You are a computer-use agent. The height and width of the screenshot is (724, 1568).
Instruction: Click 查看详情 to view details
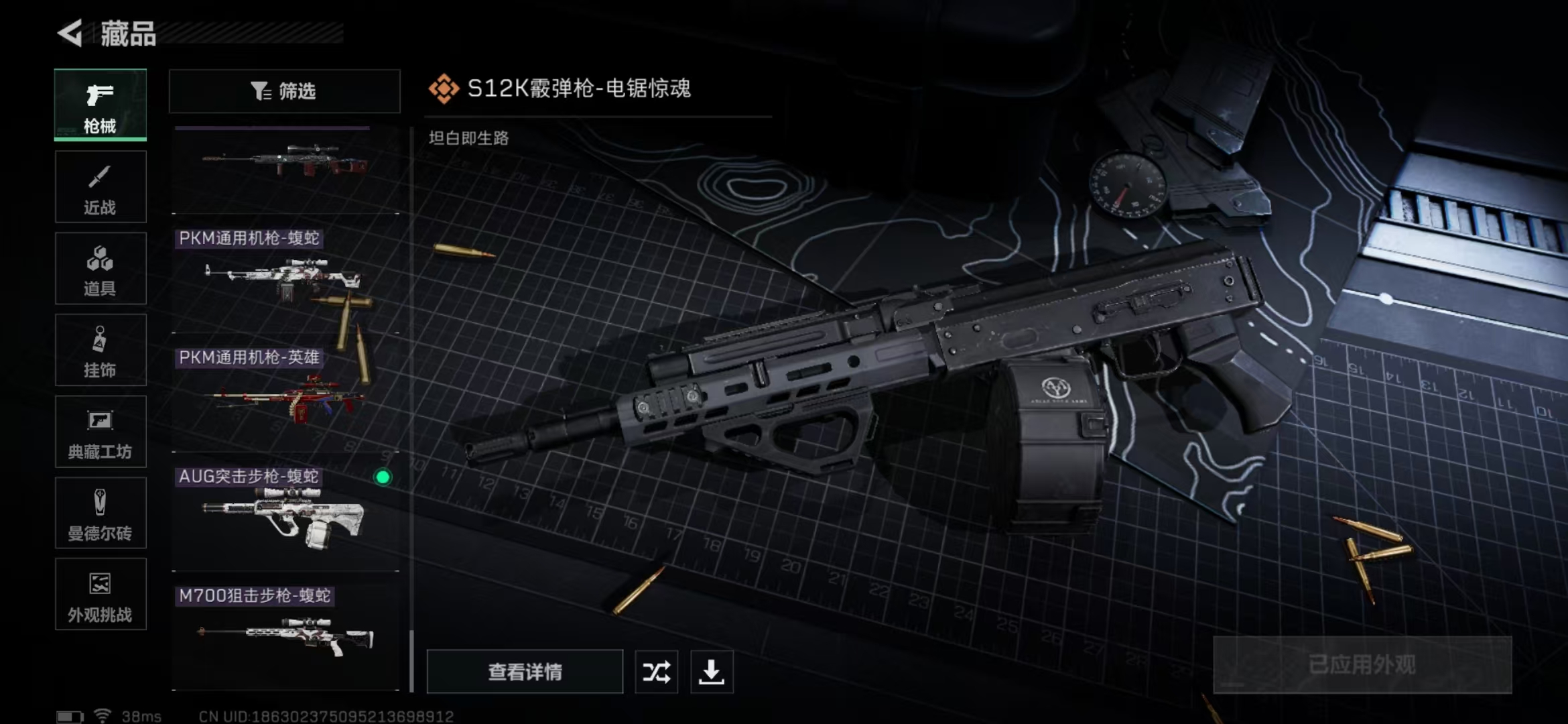point(525,671)
